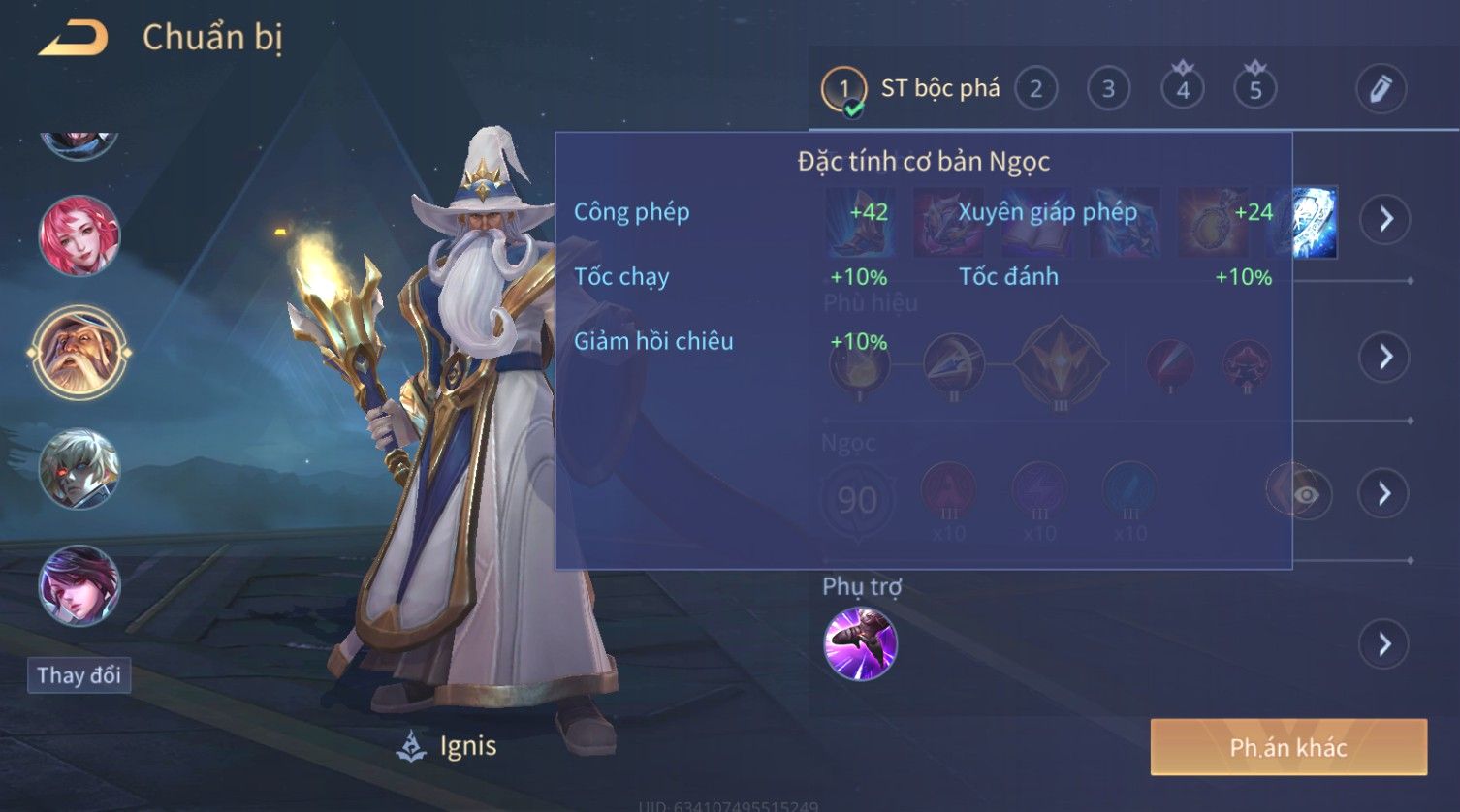Go back using the top-left arrow
Screen dimensions: 1460x812
[74, 39]
